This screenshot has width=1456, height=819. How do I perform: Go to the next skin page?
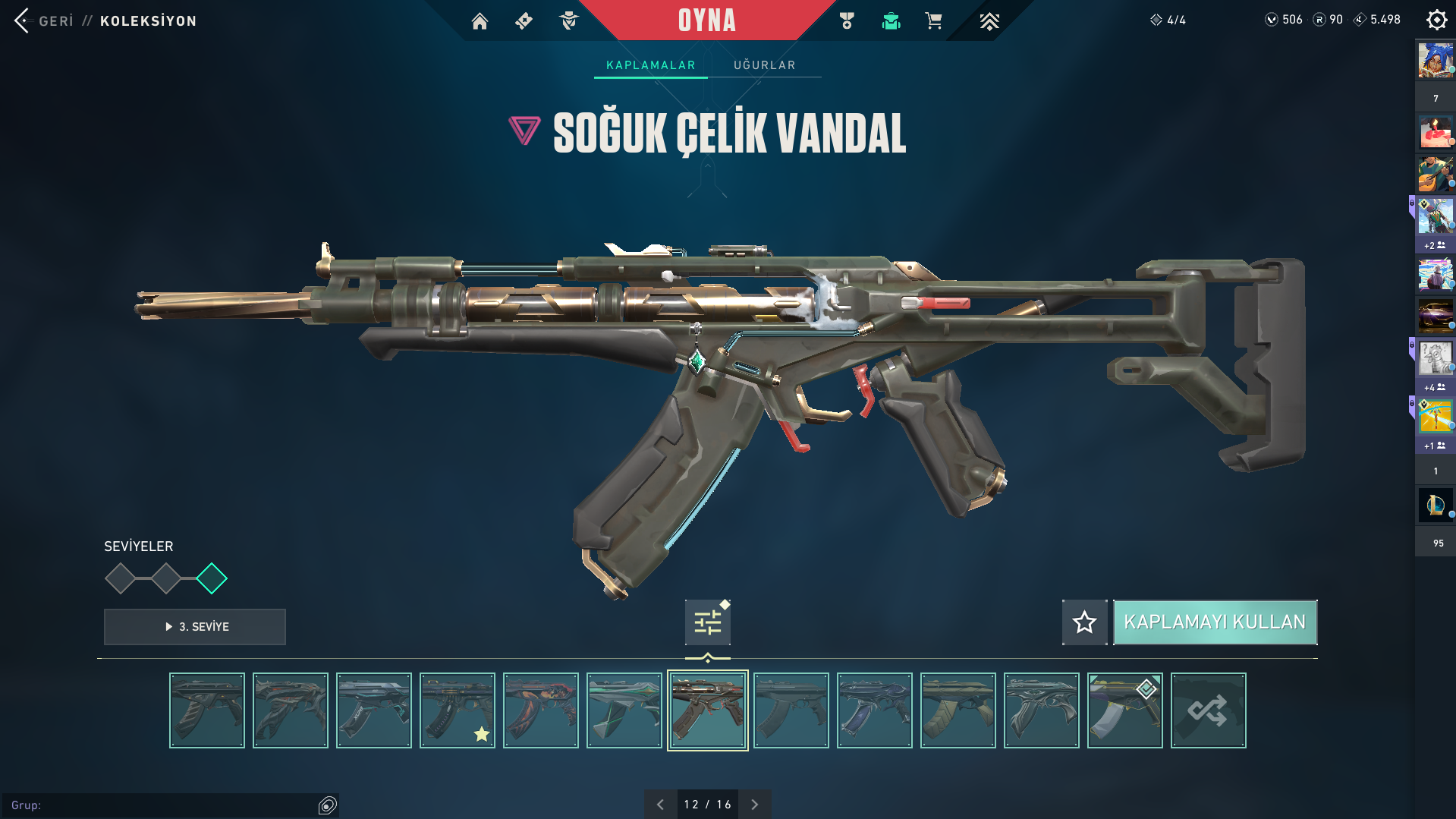pyautogui.click(x=754, y=805)
